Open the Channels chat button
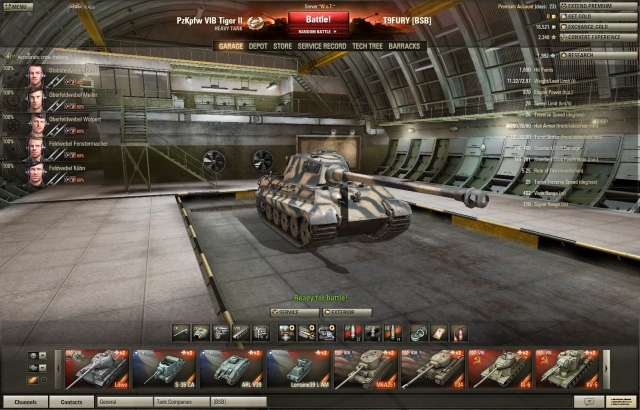This screenshot has width=640, height=410. pos(26,402)
